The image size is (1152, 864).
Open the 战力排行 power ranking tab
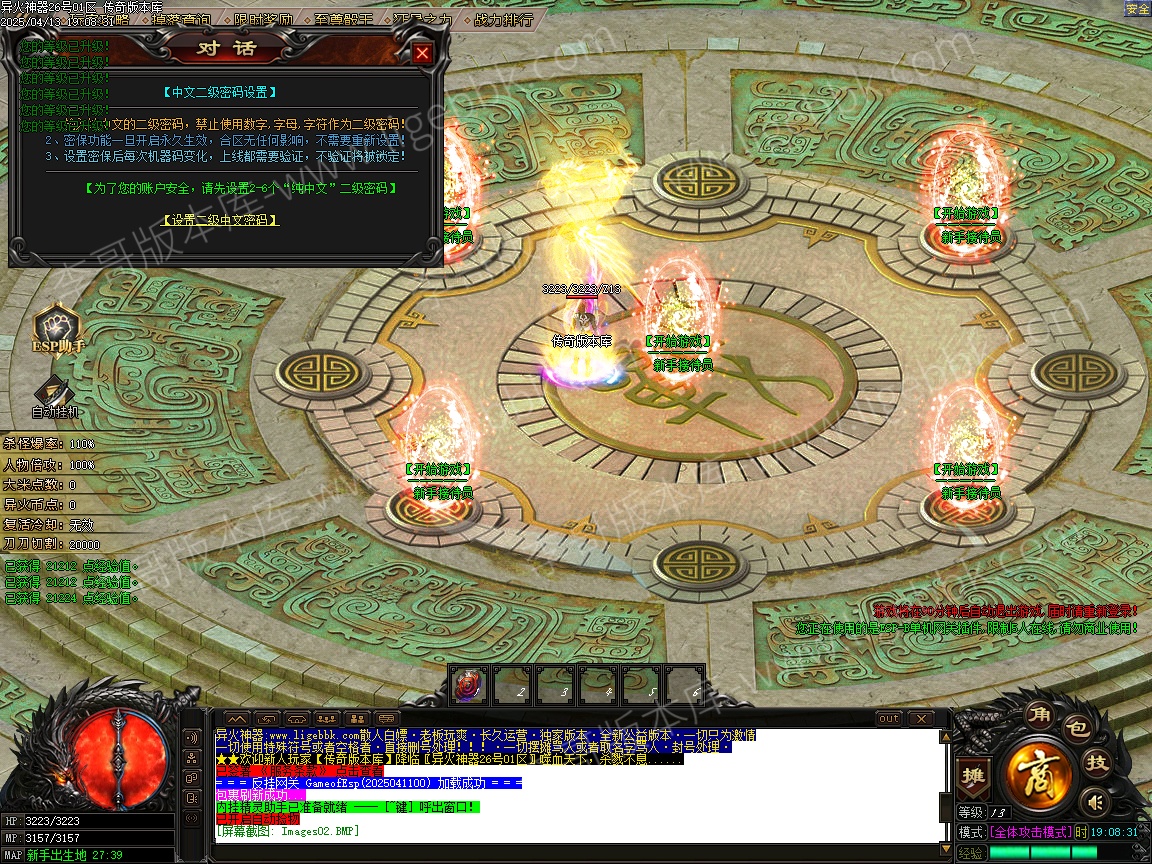point(502,19)
